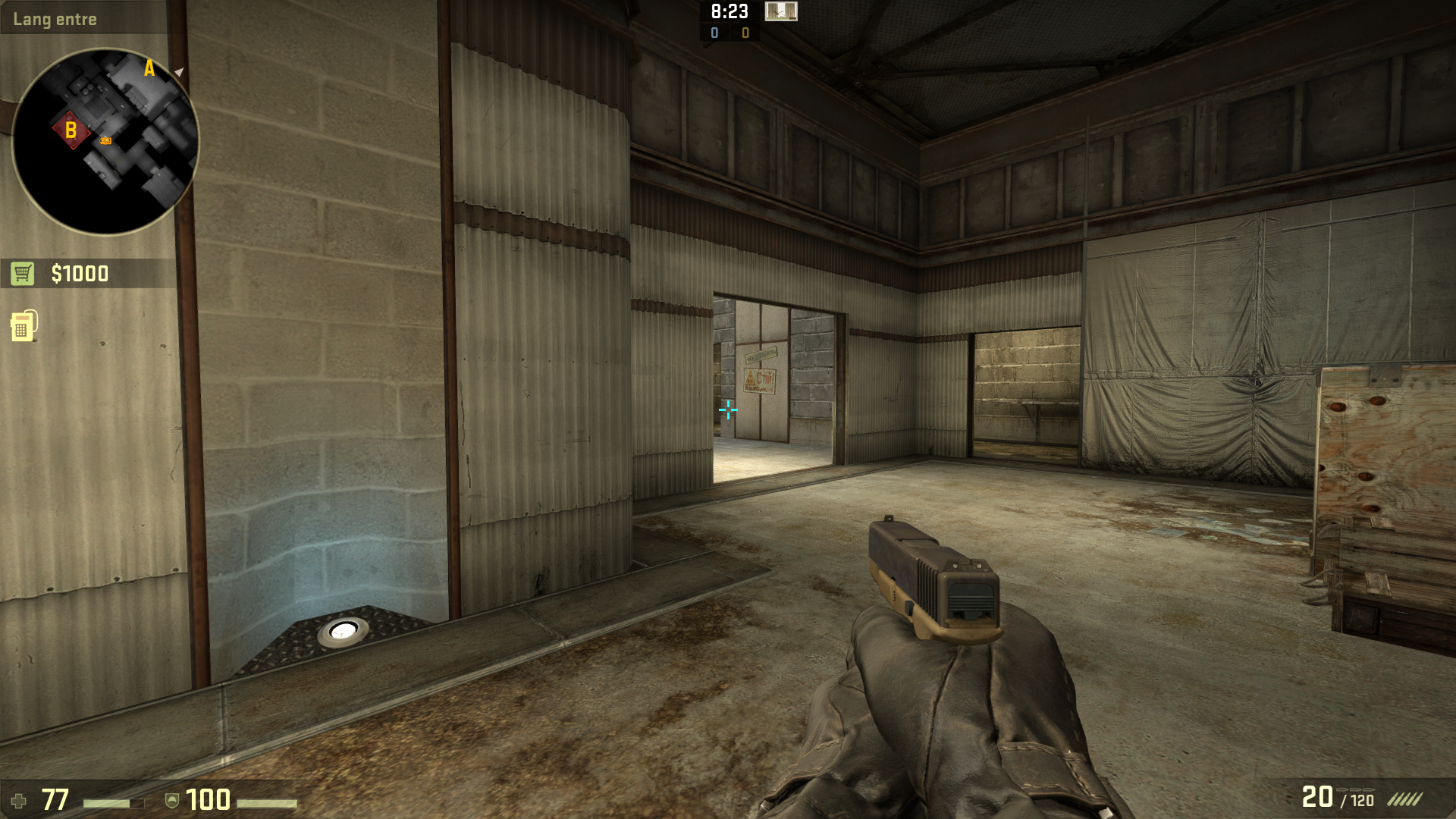Click the defuse kit icon

tap(24, 325)
